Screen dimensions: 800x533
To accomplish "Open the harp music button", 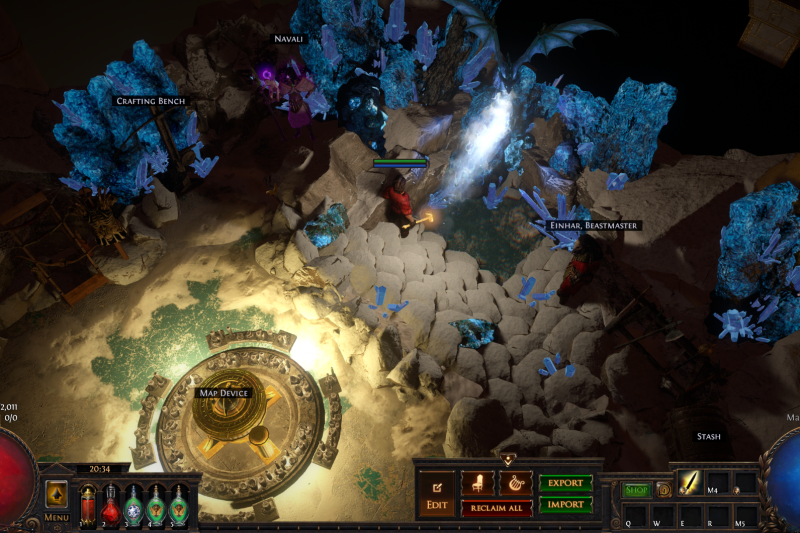I will click(515, 483).
